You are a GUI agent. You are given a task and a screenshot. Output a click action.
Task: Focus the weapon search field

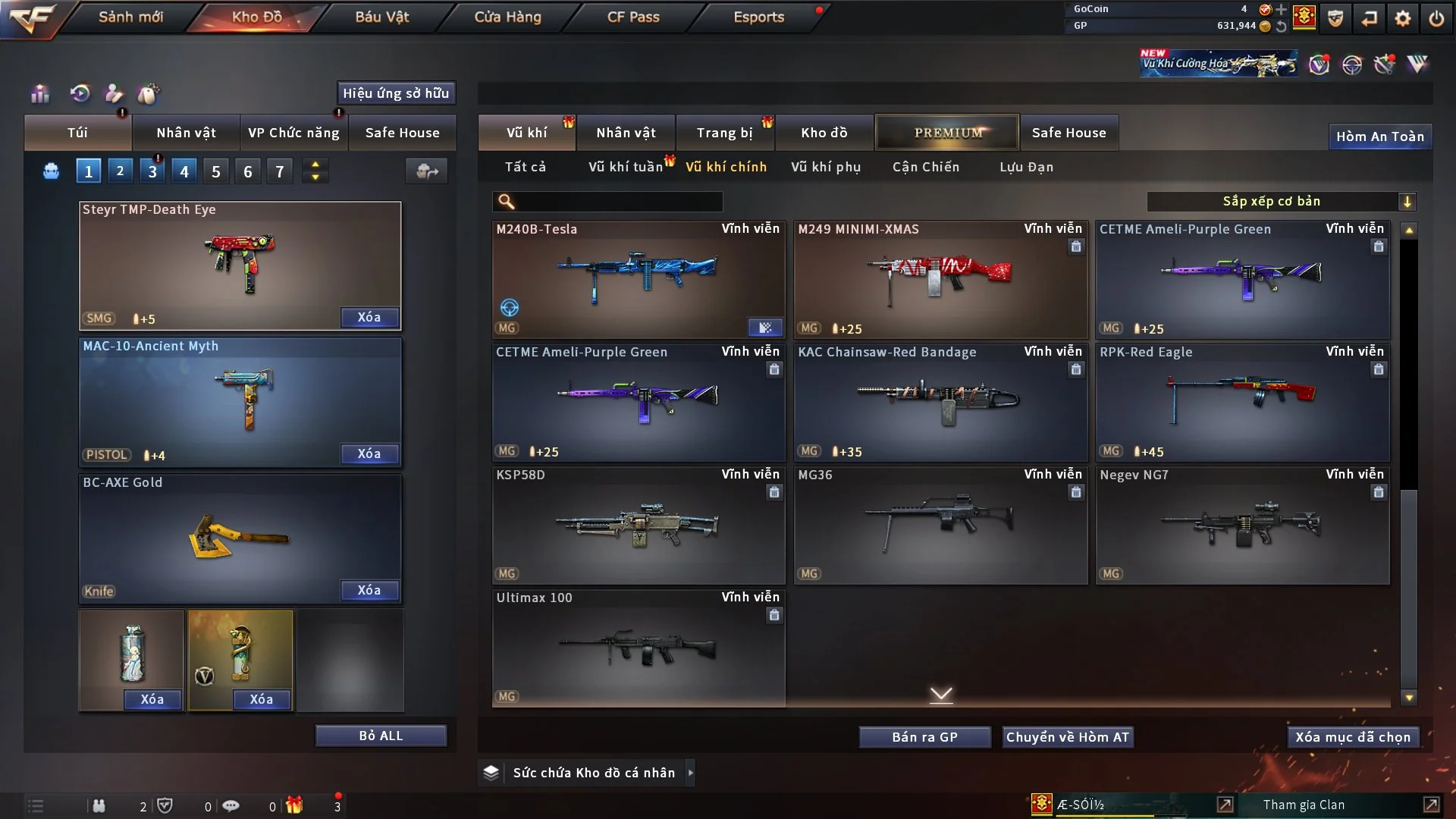pyautogui.click(x=618, y=201)
